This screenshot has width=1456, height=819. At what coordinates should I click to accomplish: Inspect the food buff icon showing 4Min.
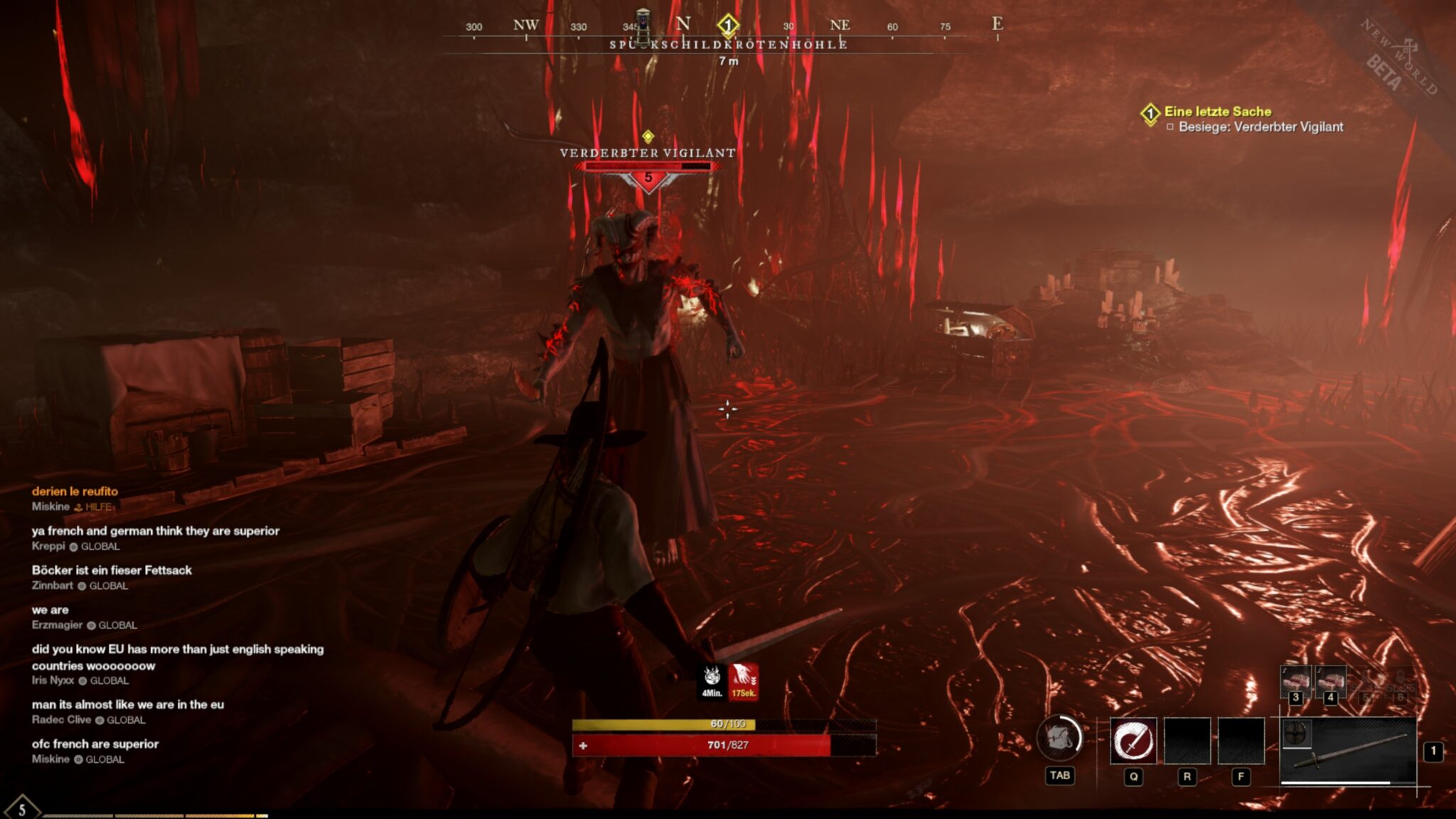click(712, 681)
